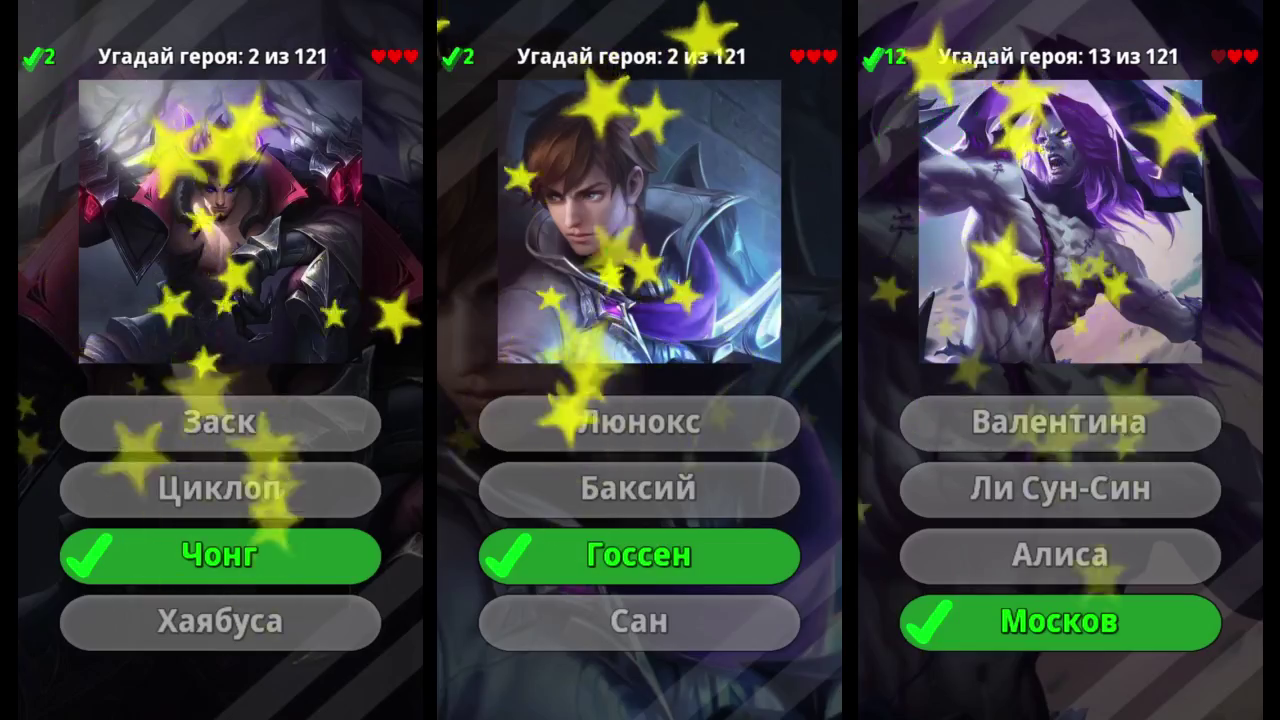
Task: Click the correct answer Москов
Action: (1060, 621)
